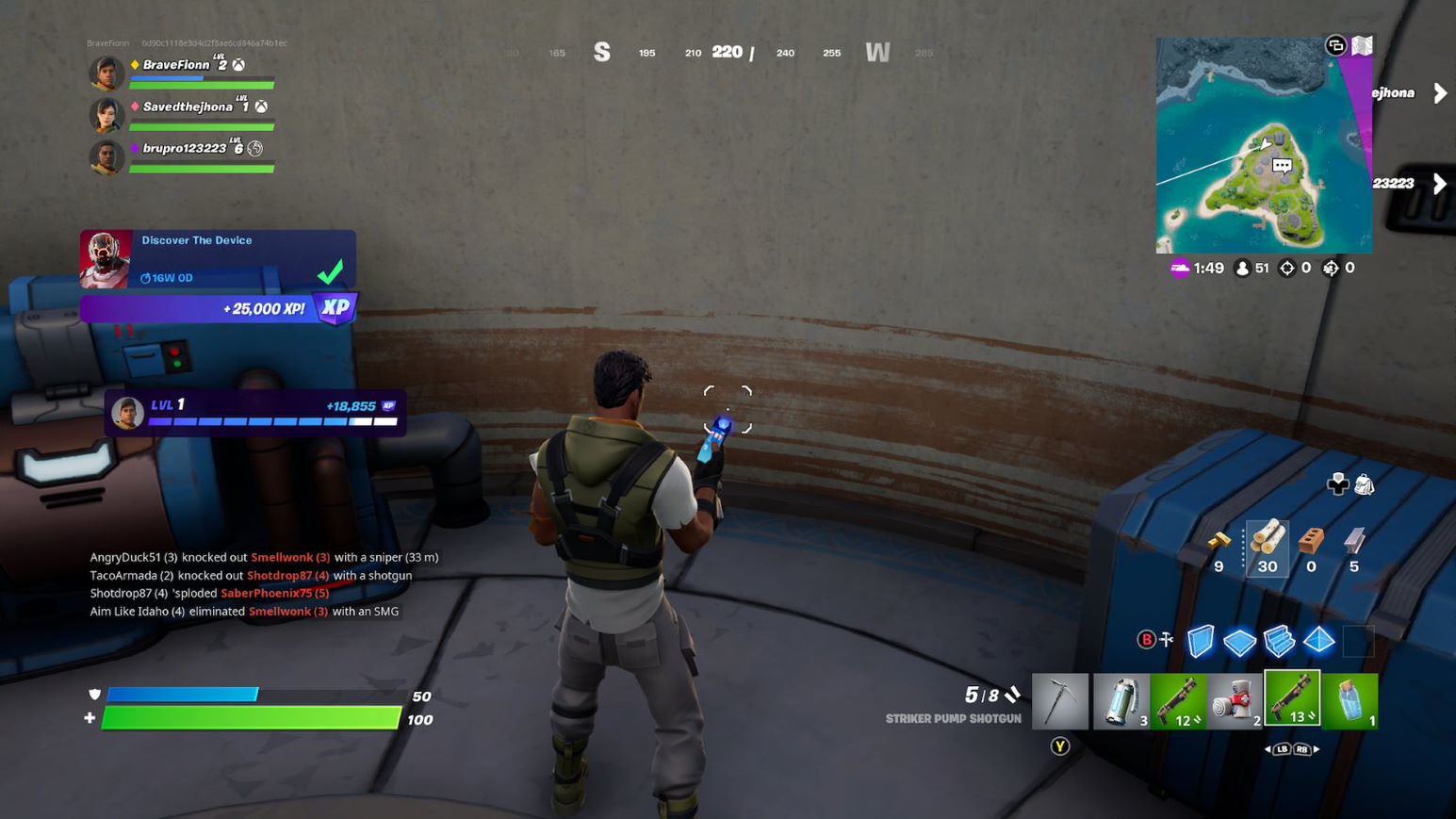The height and width of the screenshot is (819, 1456).
Task: Select the bandages and med kit slot
Action: [1235, 699]
